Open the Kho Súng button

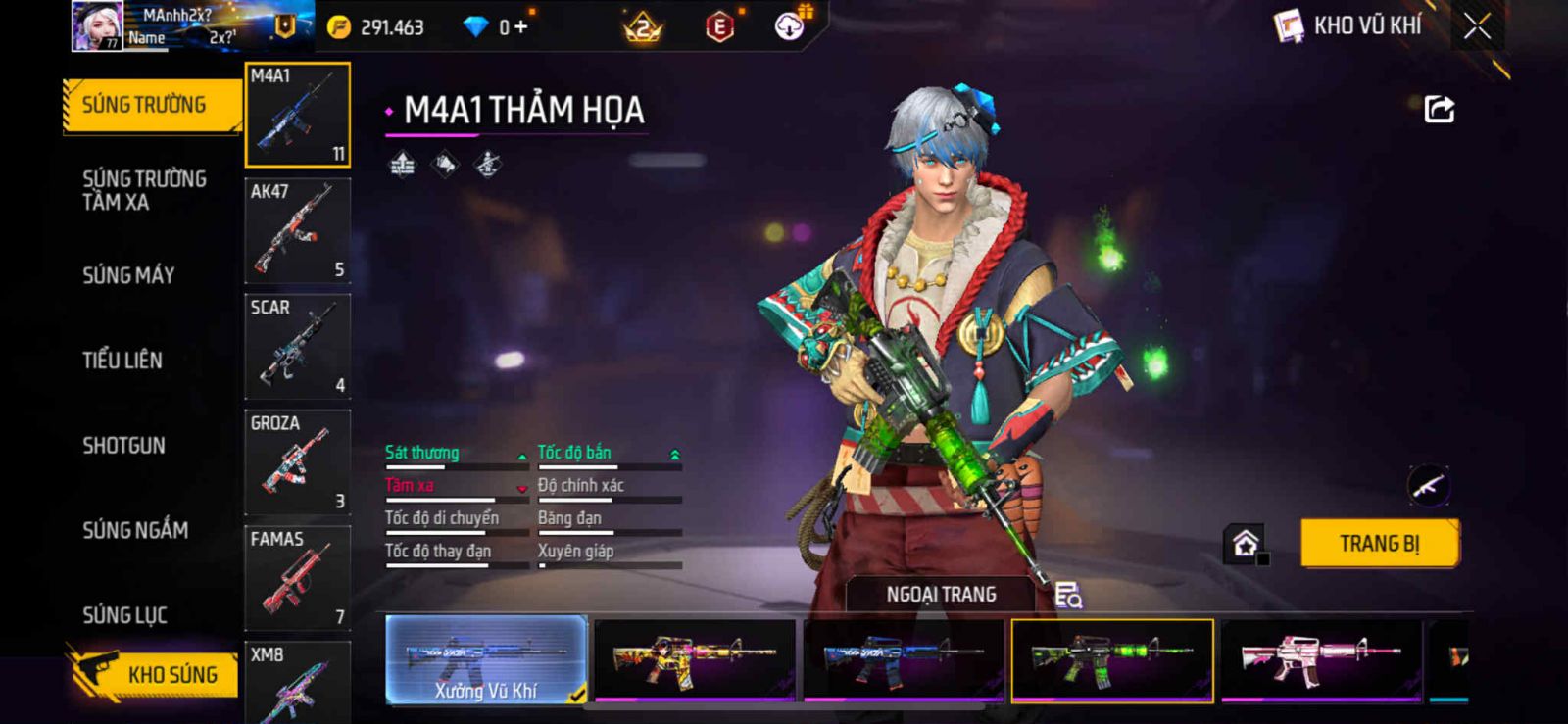click(155, 674)
